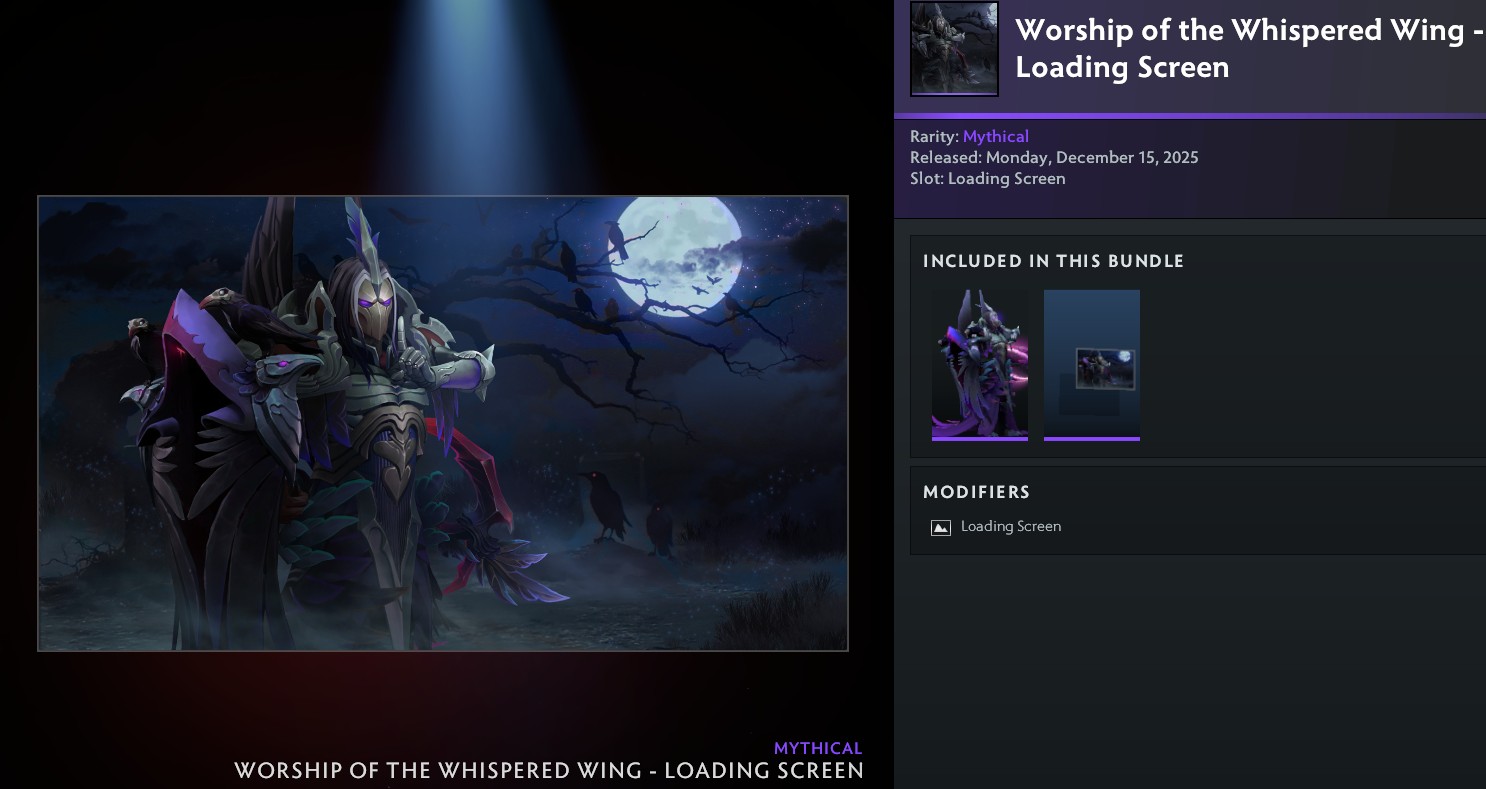
Task: Click the Loading Screen modifier entry
Action: tap(1010, 527)
